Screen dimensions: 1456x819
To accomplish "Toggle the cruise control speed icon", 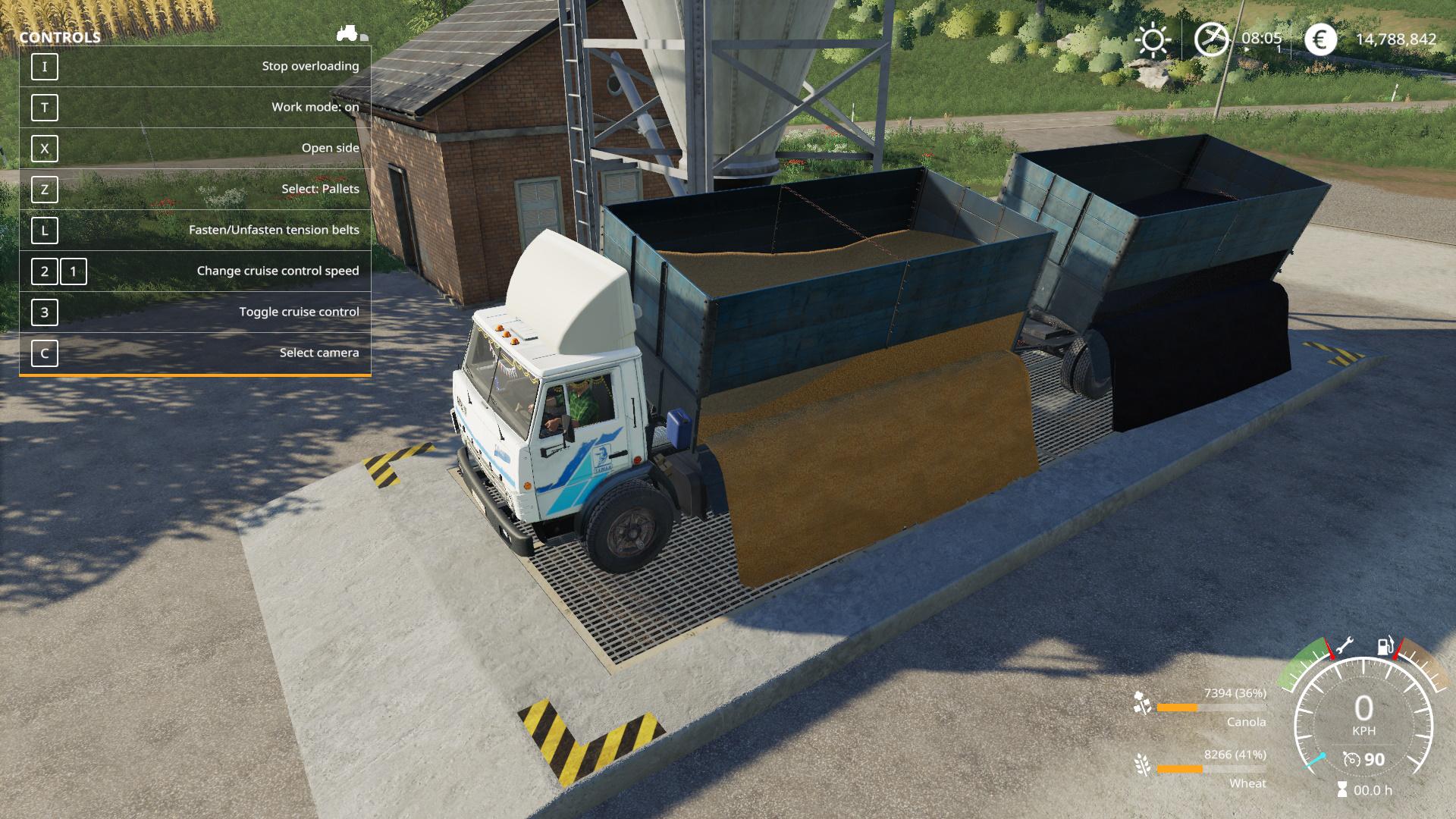I will pyautogui.click(x=1351, y=759).
